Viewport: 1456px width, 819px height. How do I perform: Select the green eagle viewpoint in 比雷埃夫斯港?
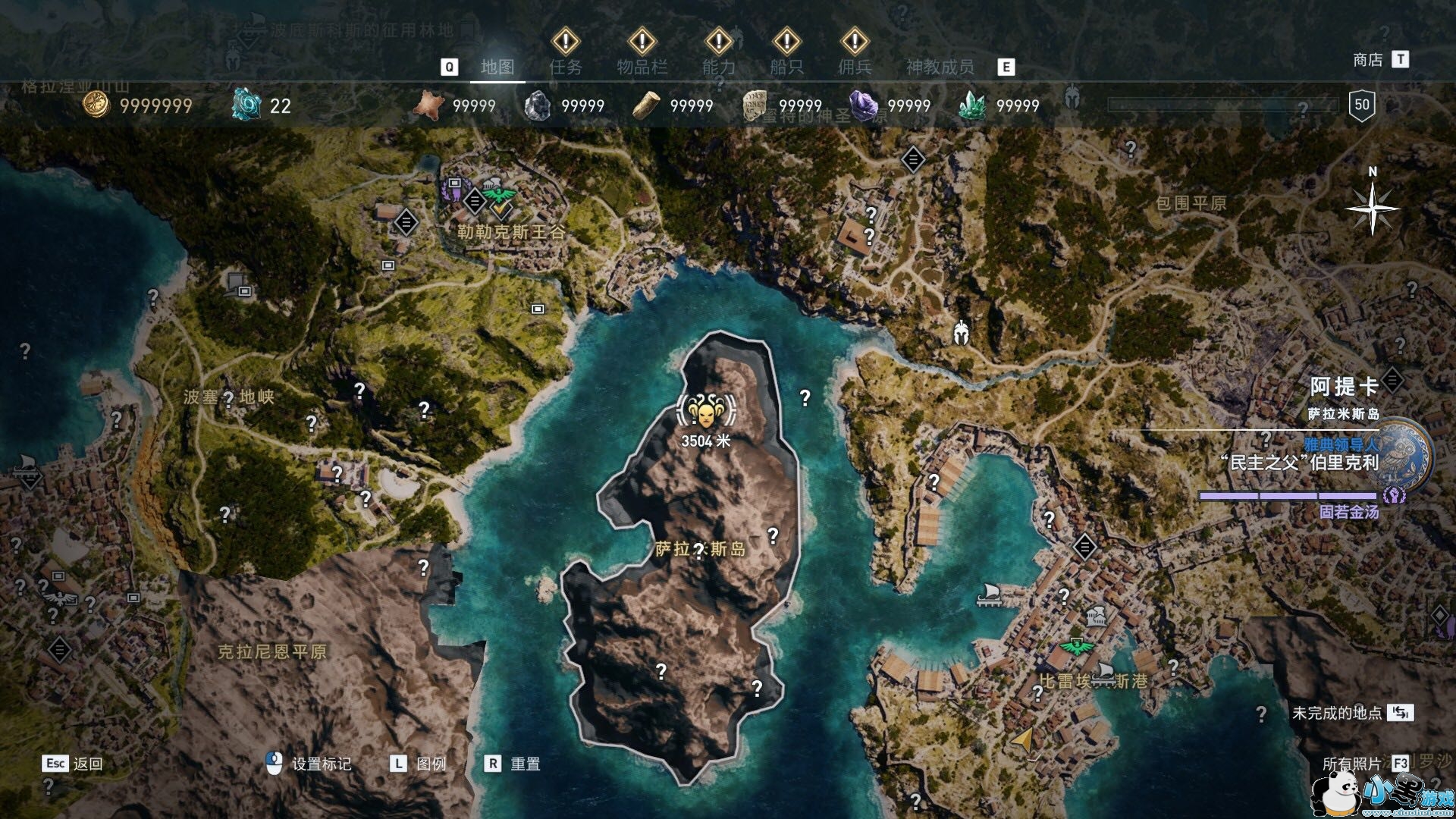click(x=1075, y=647)
